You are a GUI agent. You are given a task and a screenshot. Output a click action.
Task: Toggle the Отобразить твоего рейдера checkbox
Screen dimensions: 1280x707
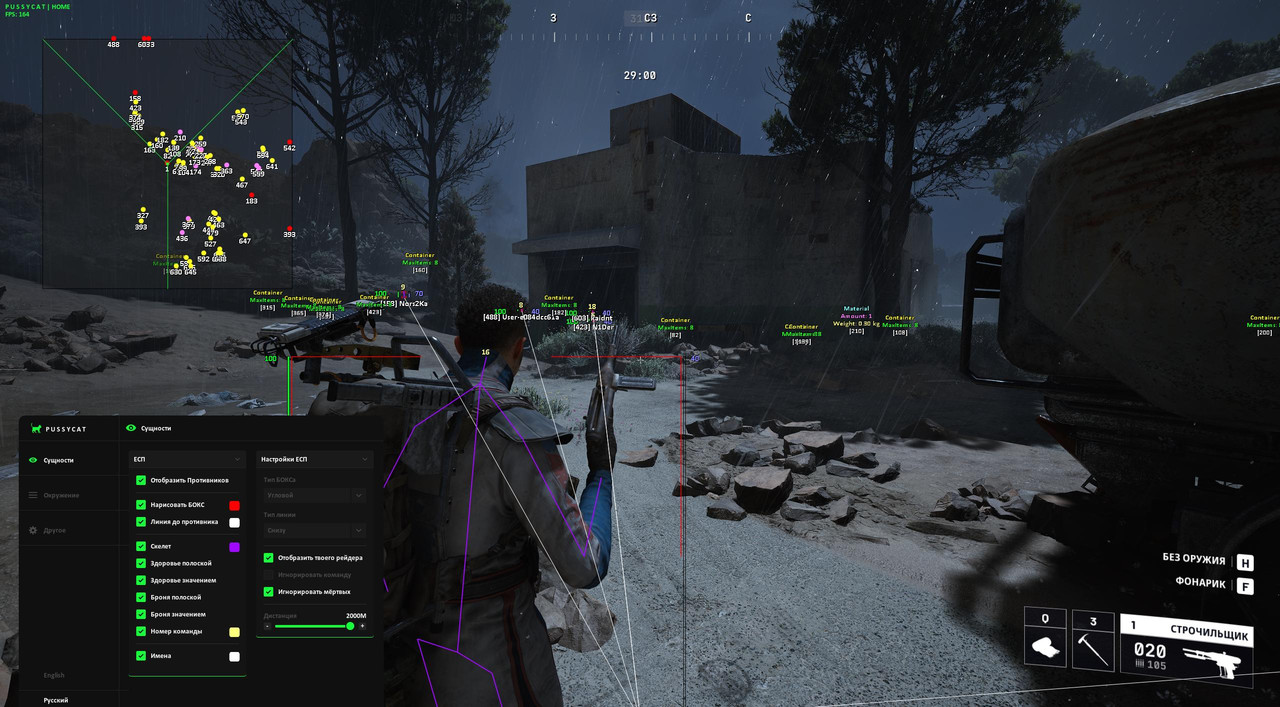click(268, 557)
